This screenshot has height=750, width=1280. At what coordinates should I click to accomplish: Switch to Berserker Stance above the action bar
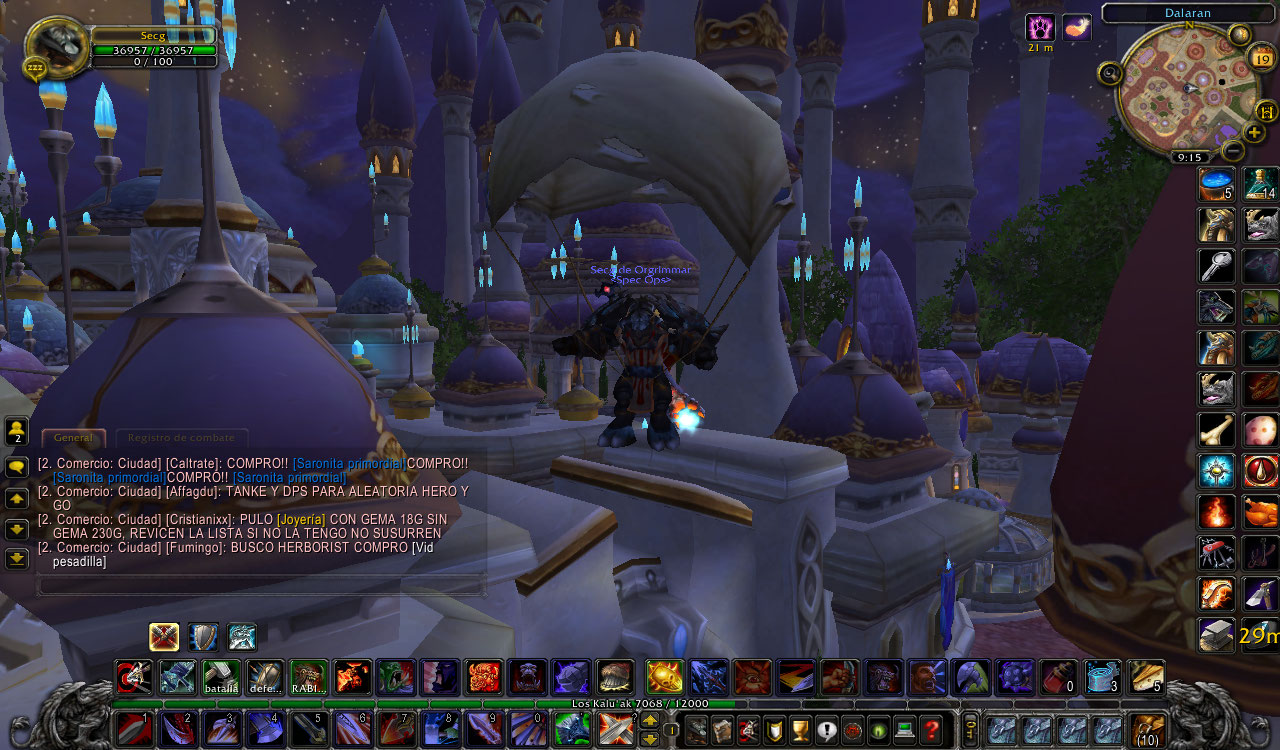(241, 637)
